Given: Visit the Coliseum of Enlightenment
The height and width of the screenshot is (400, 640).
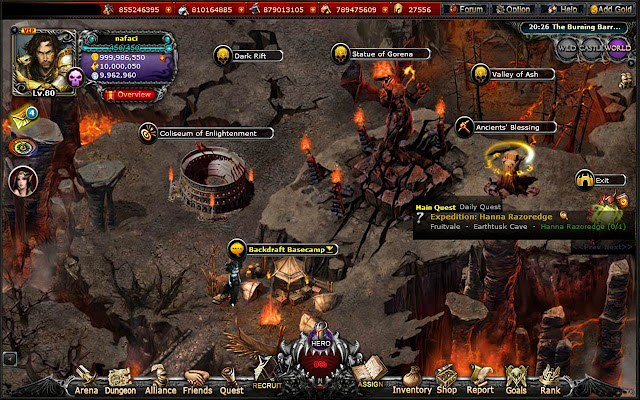Looking at the screenshot, I should pyautogui.click(x=205, y=132).
